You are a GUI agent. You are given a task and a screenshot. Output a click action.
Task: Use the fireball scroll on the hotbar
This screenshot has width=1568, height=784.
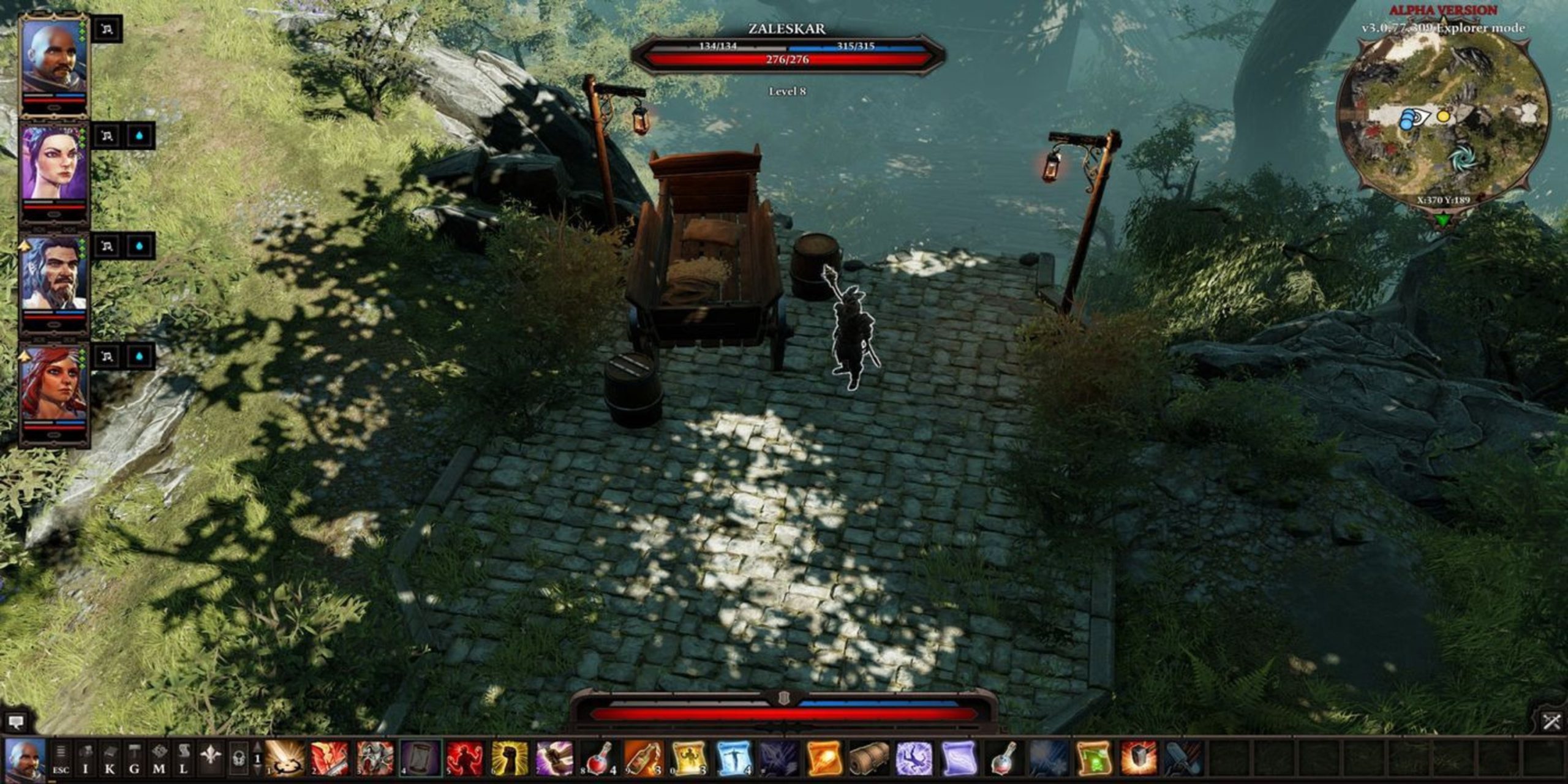click(824, 759)
